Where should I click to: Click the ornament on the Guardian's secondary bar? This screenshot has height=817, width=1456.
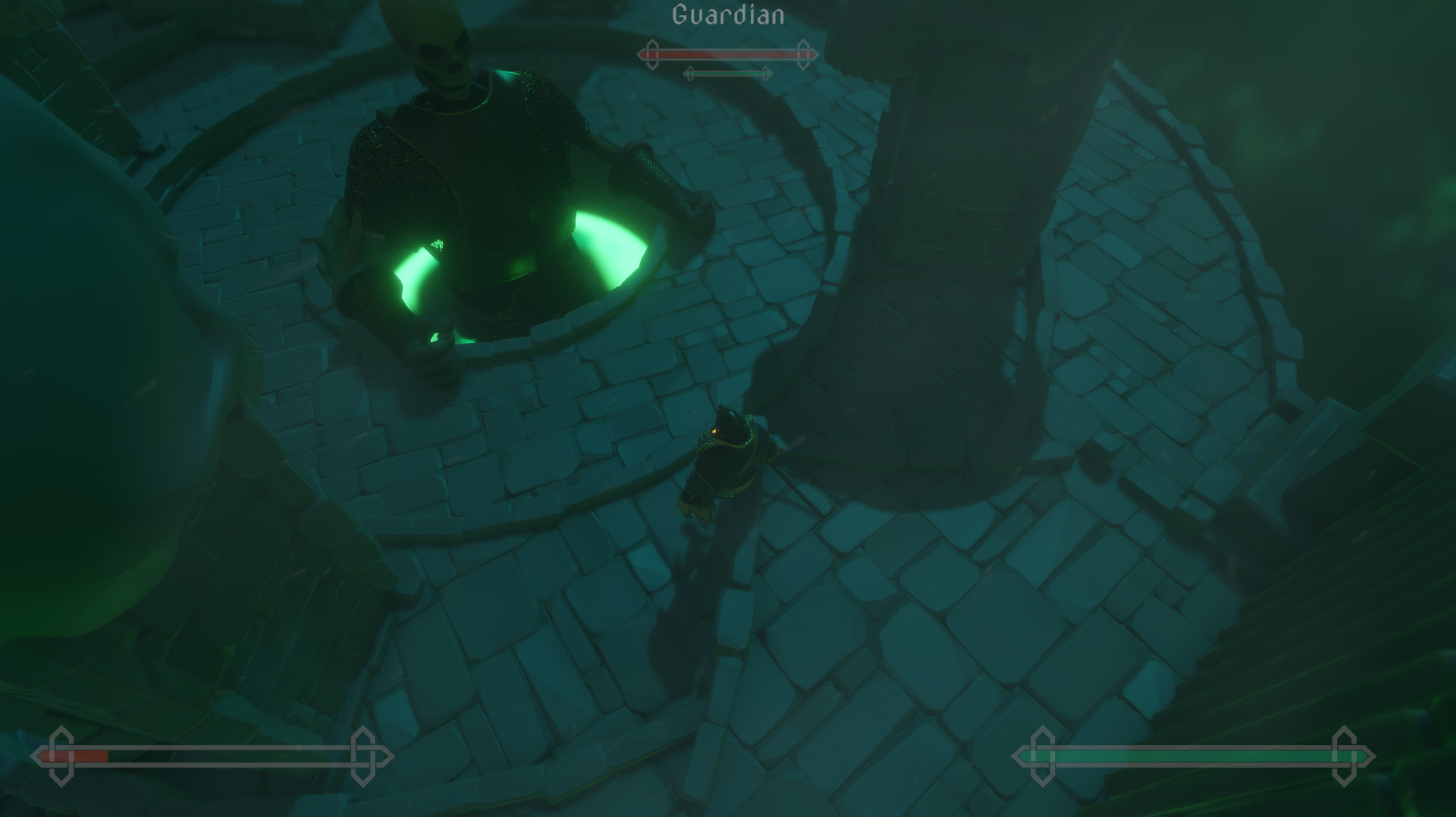(x=689, y=74)
